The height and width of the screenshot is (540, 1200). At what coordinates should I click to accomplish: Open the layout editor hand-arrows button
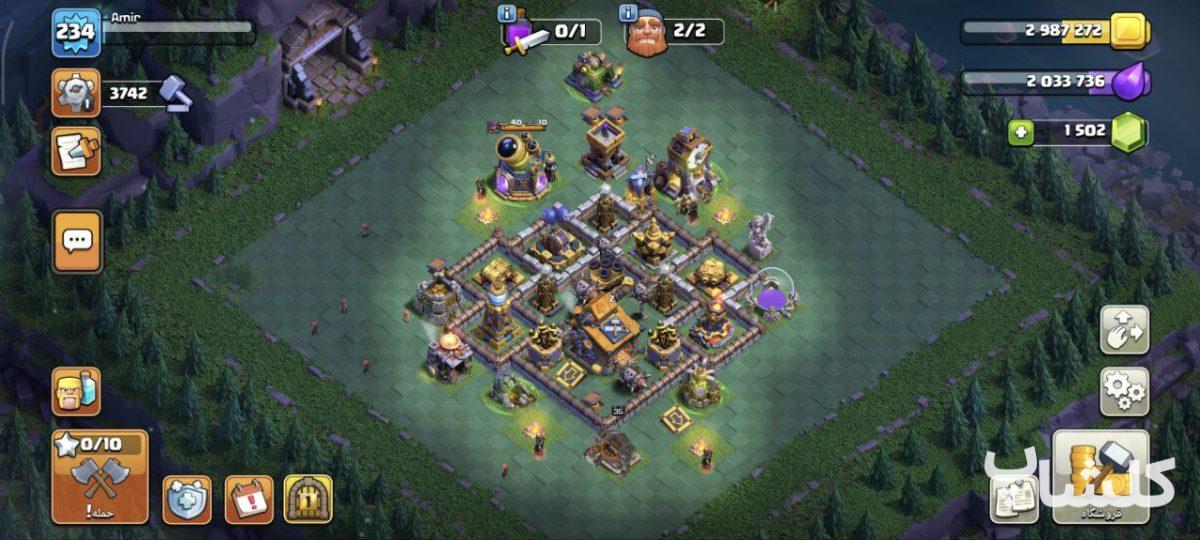pos(1124,330)
